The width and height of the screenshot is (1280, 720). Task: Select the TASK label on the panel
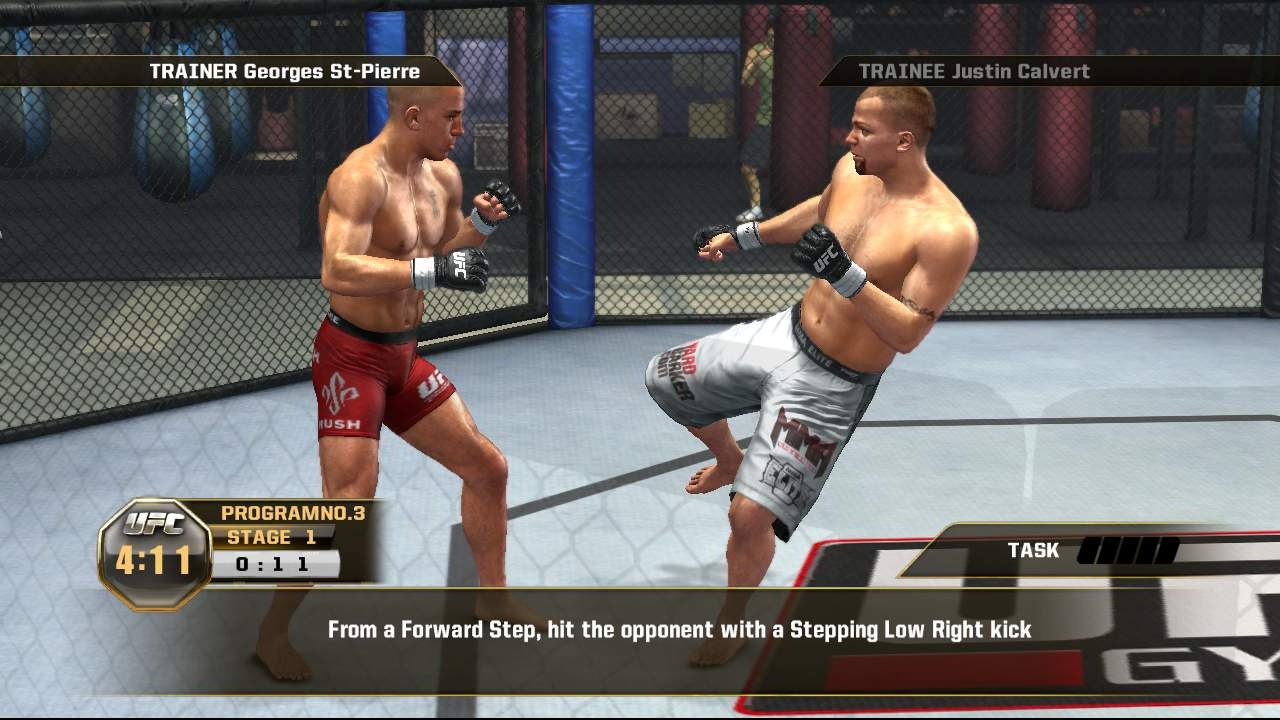pos(1031,550)
